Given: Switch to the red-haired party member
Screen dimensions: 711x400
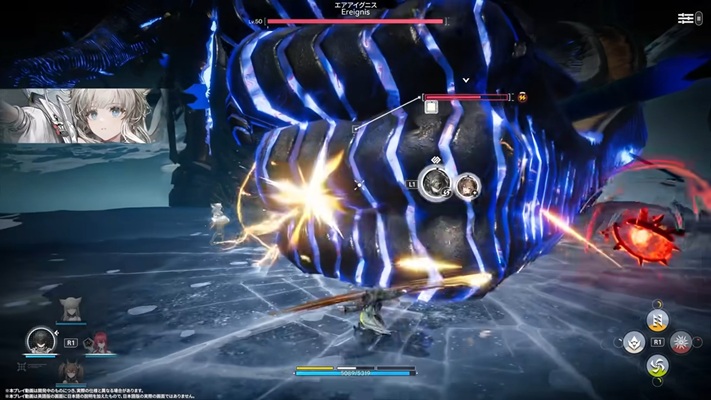Looking at the screenshot, I should (x=101, y=342).
